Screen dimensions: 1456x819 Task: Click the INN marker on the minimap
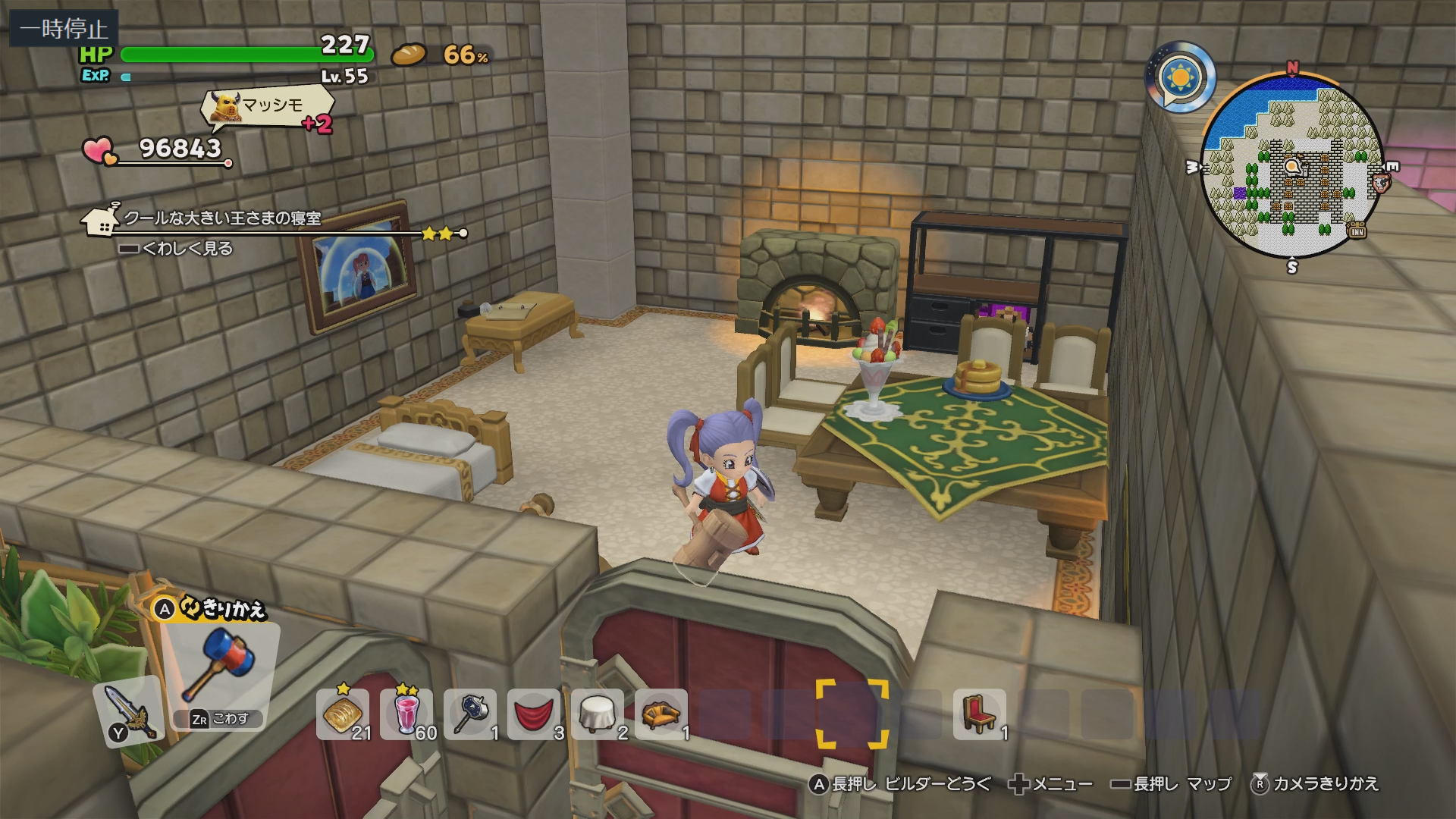[1357, 231]
